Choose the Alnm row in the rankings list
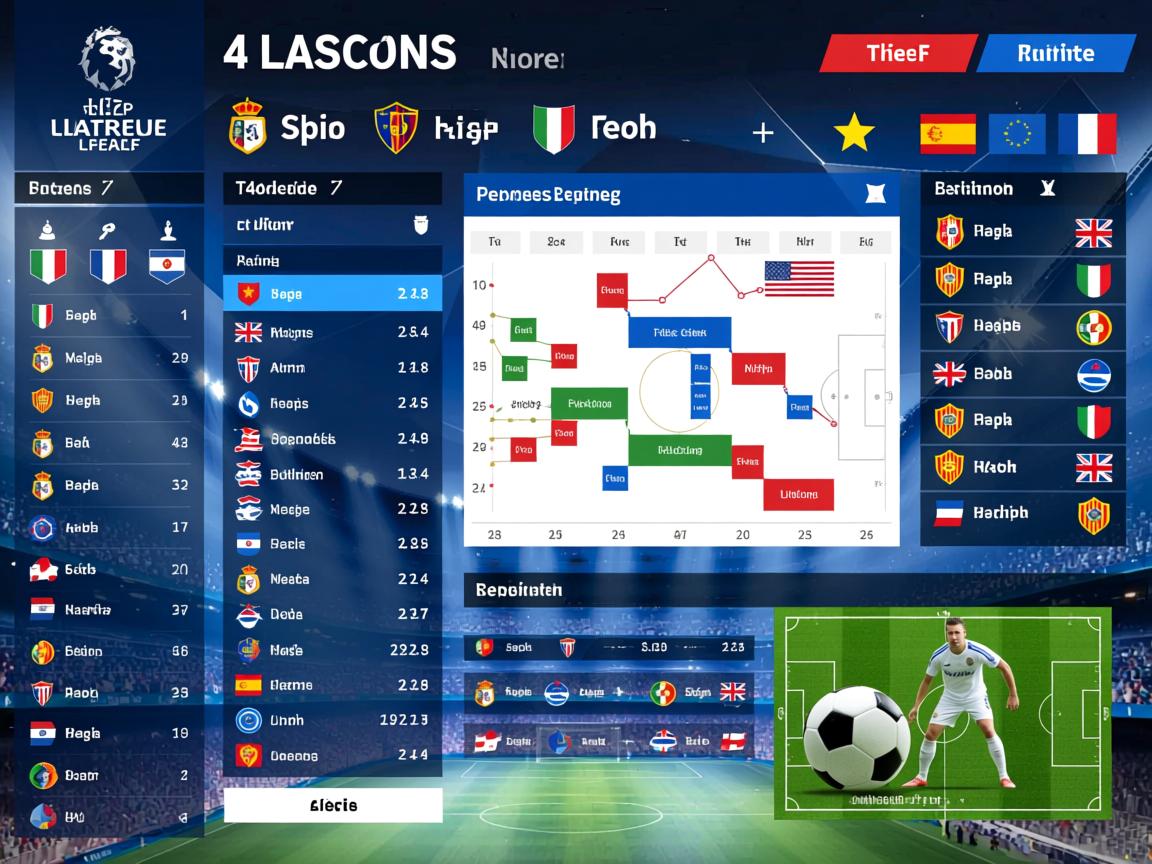Viewport: 1152px width, 864px height. [332, 368]
